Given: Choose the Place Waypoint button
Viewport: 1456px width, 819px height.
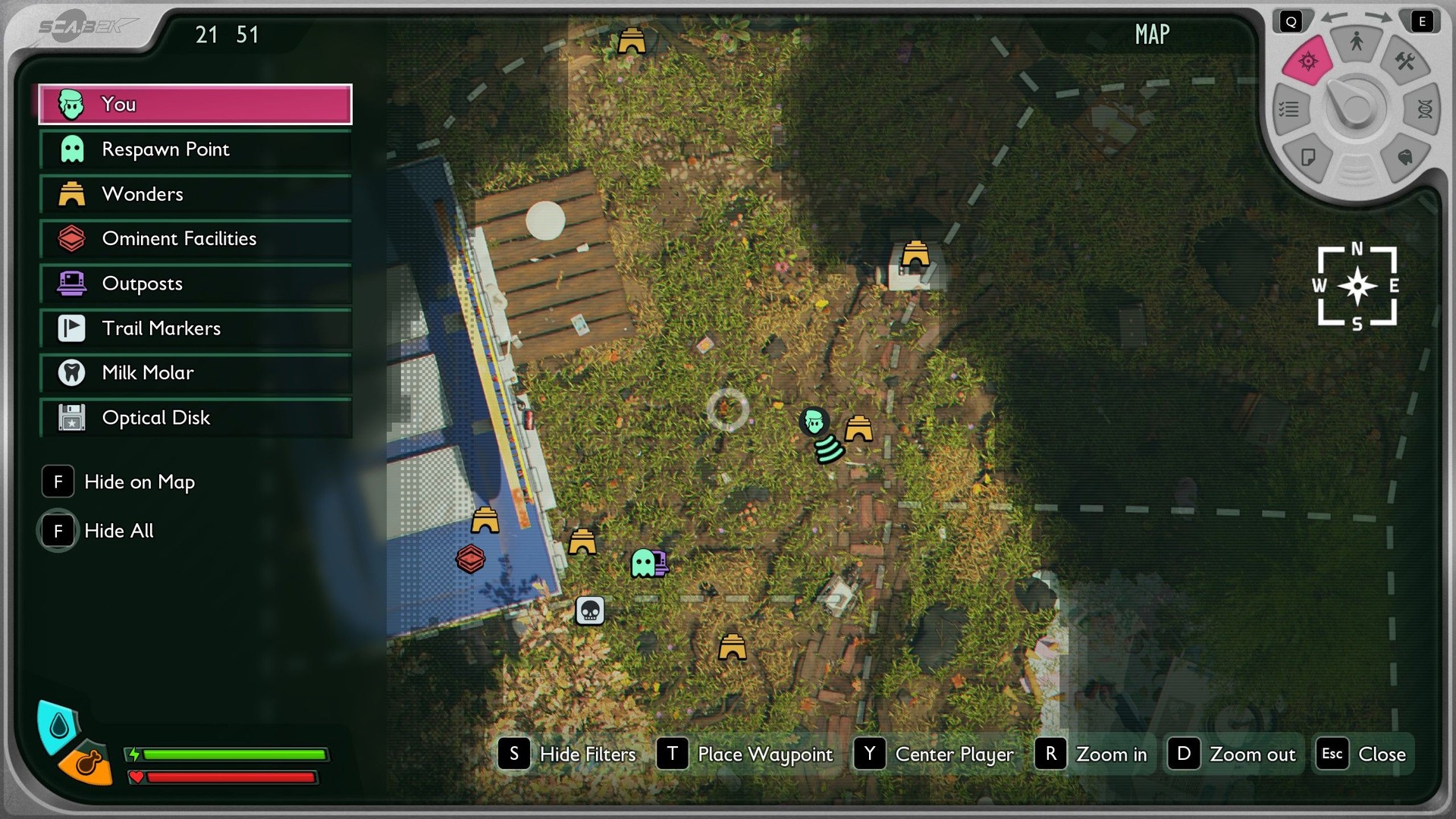Looking at the screenshot, I should (x=745, y=754).
